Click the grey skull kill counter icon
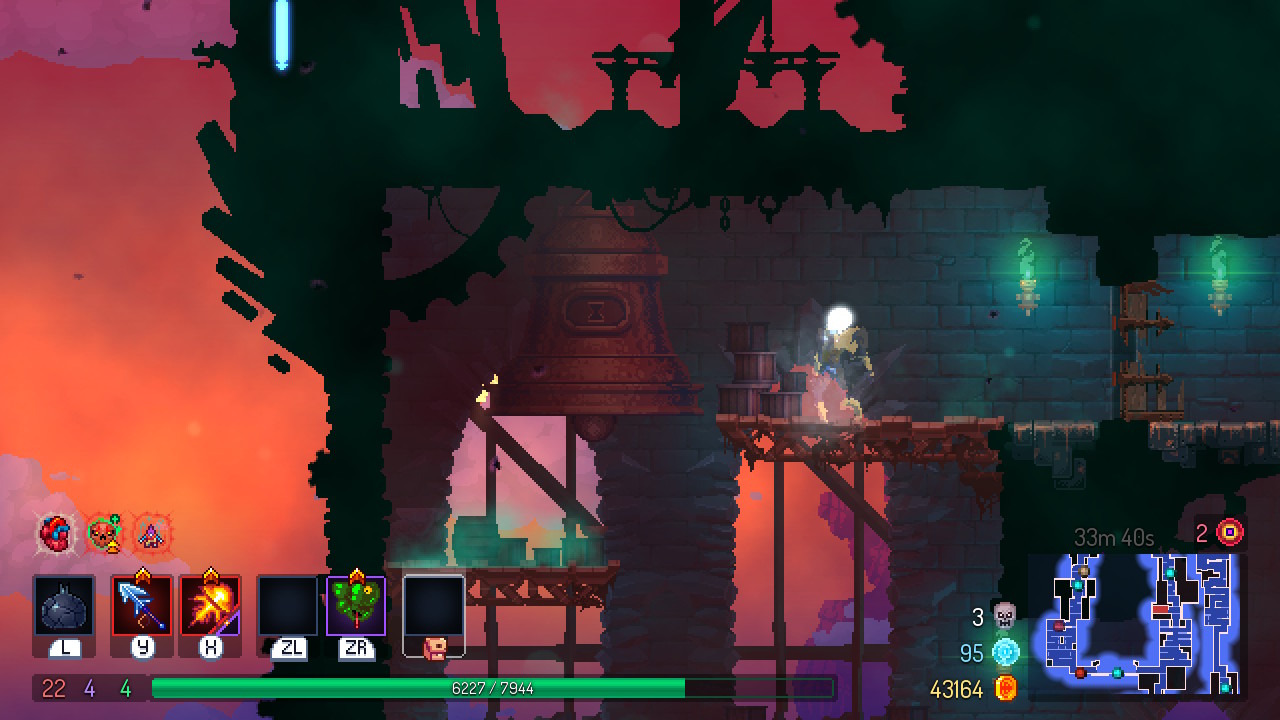 (1004, 616)
